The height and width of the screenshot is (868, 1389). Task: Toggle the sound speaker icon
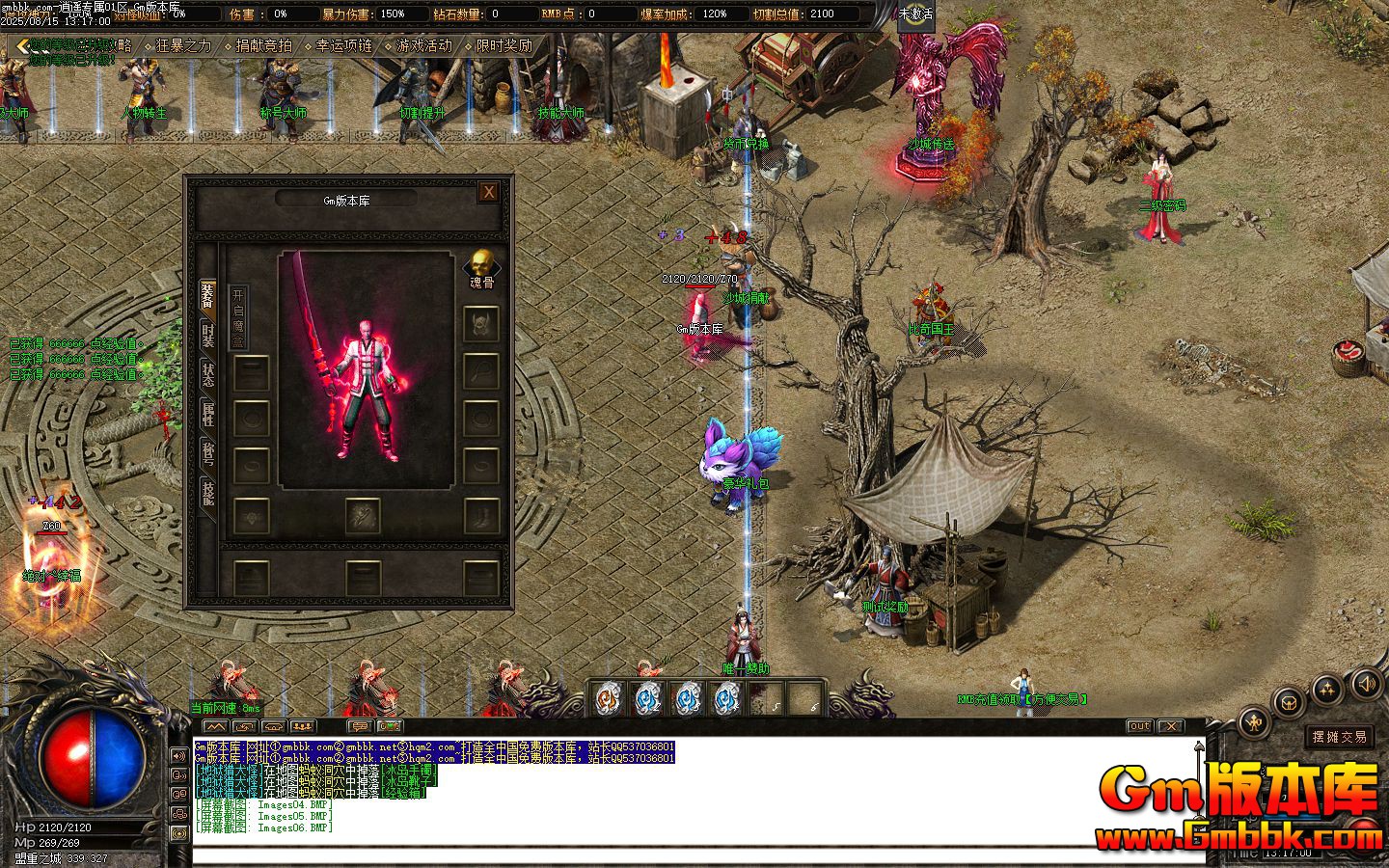click(1366, 685)
